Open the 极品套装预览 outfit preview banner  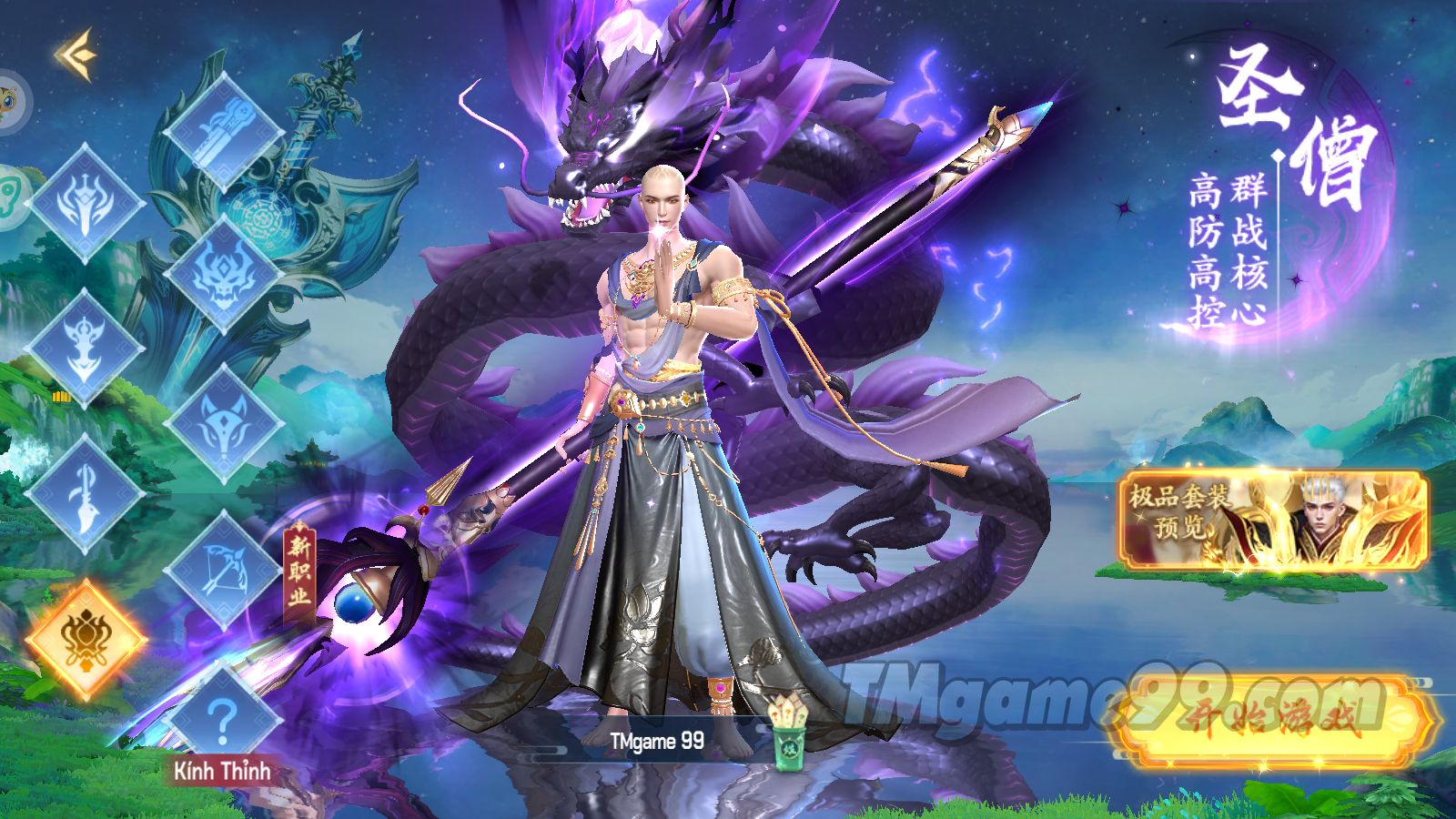coord(1272,519)
